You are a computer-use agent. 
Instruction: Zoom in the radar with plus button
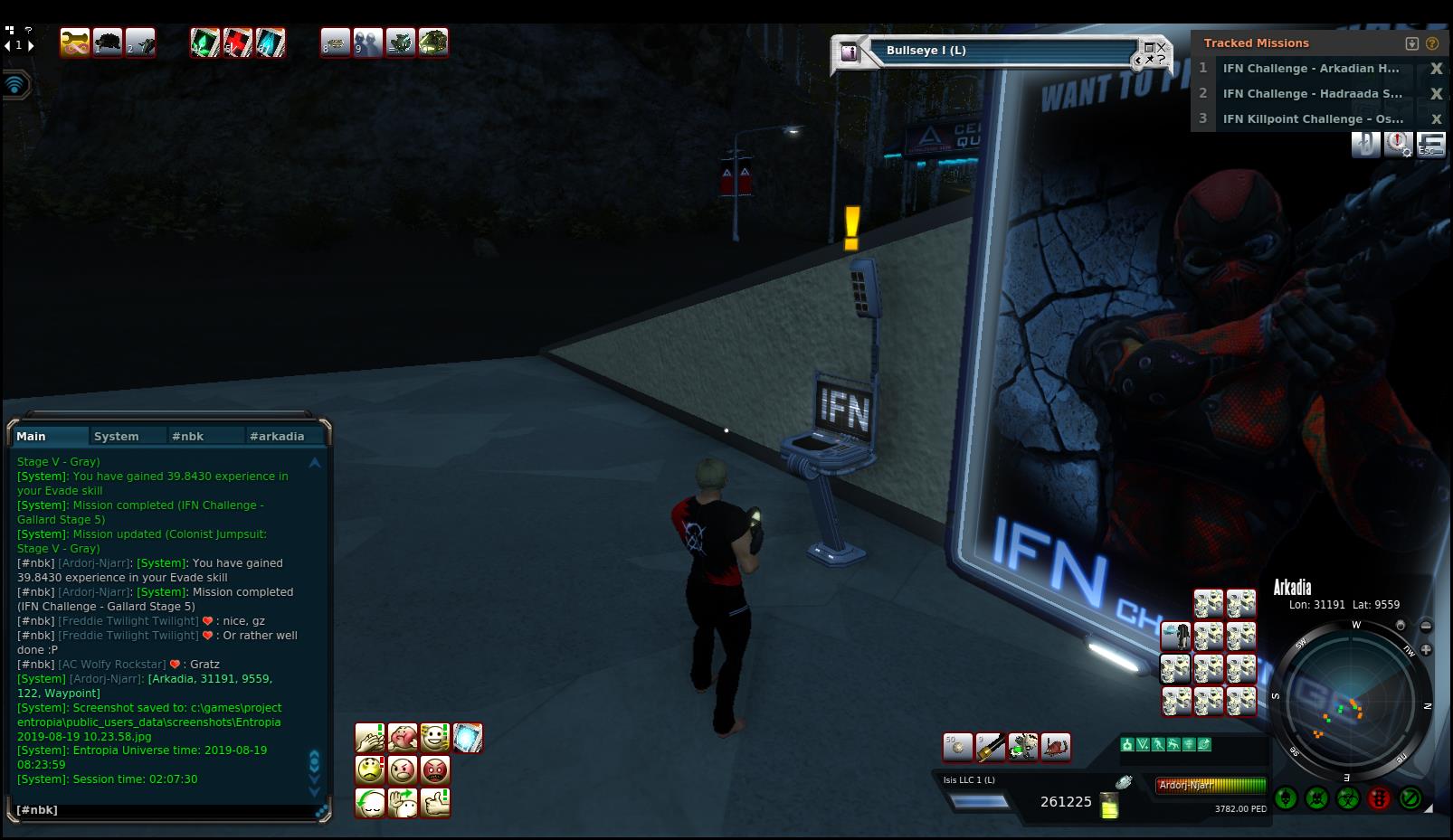point(1426,649)
